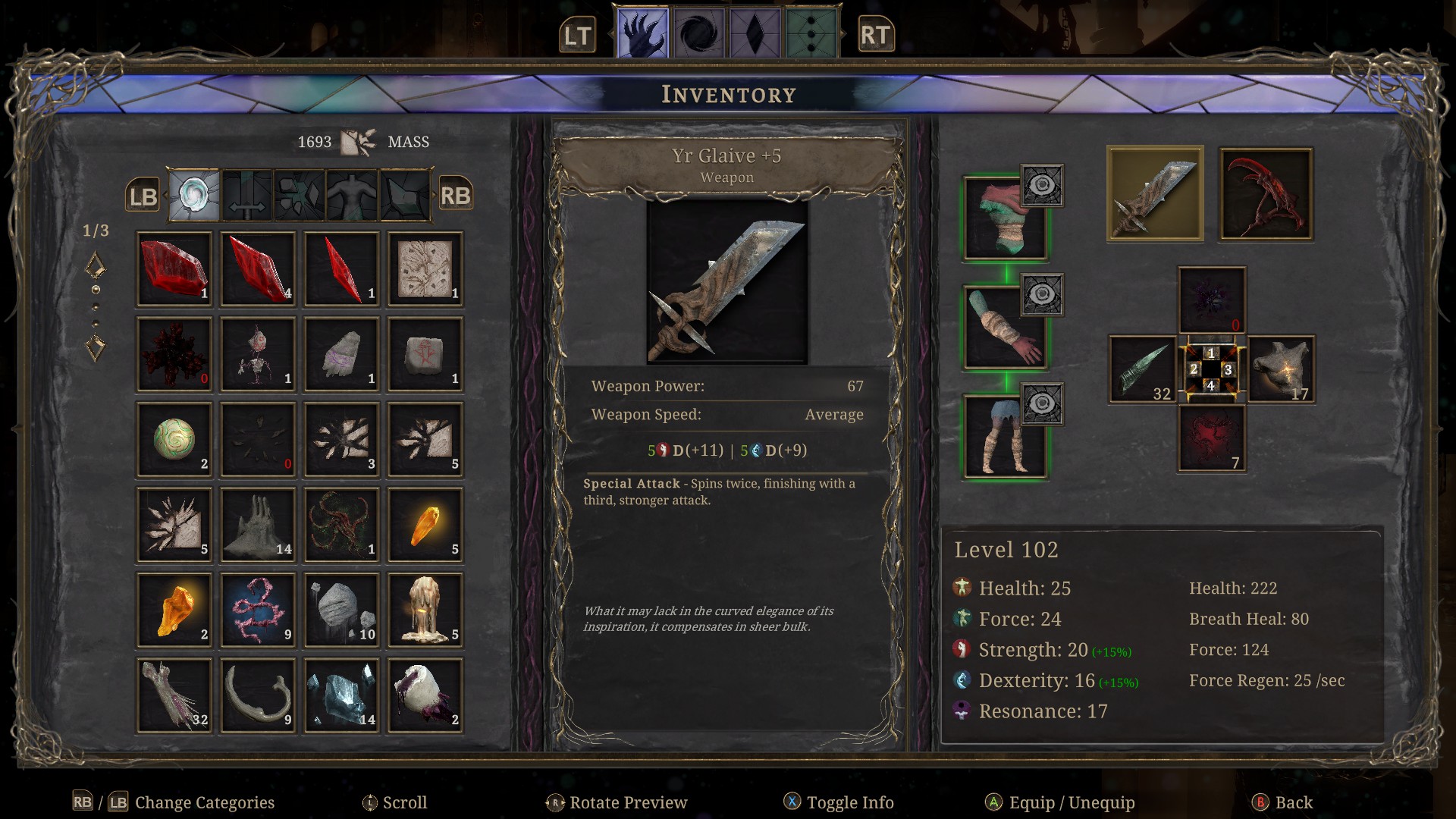Pick the glowing orange shard with count 5
Image resolution: width=1456 pixels, height=819 pixels.
tap(425, 525)
